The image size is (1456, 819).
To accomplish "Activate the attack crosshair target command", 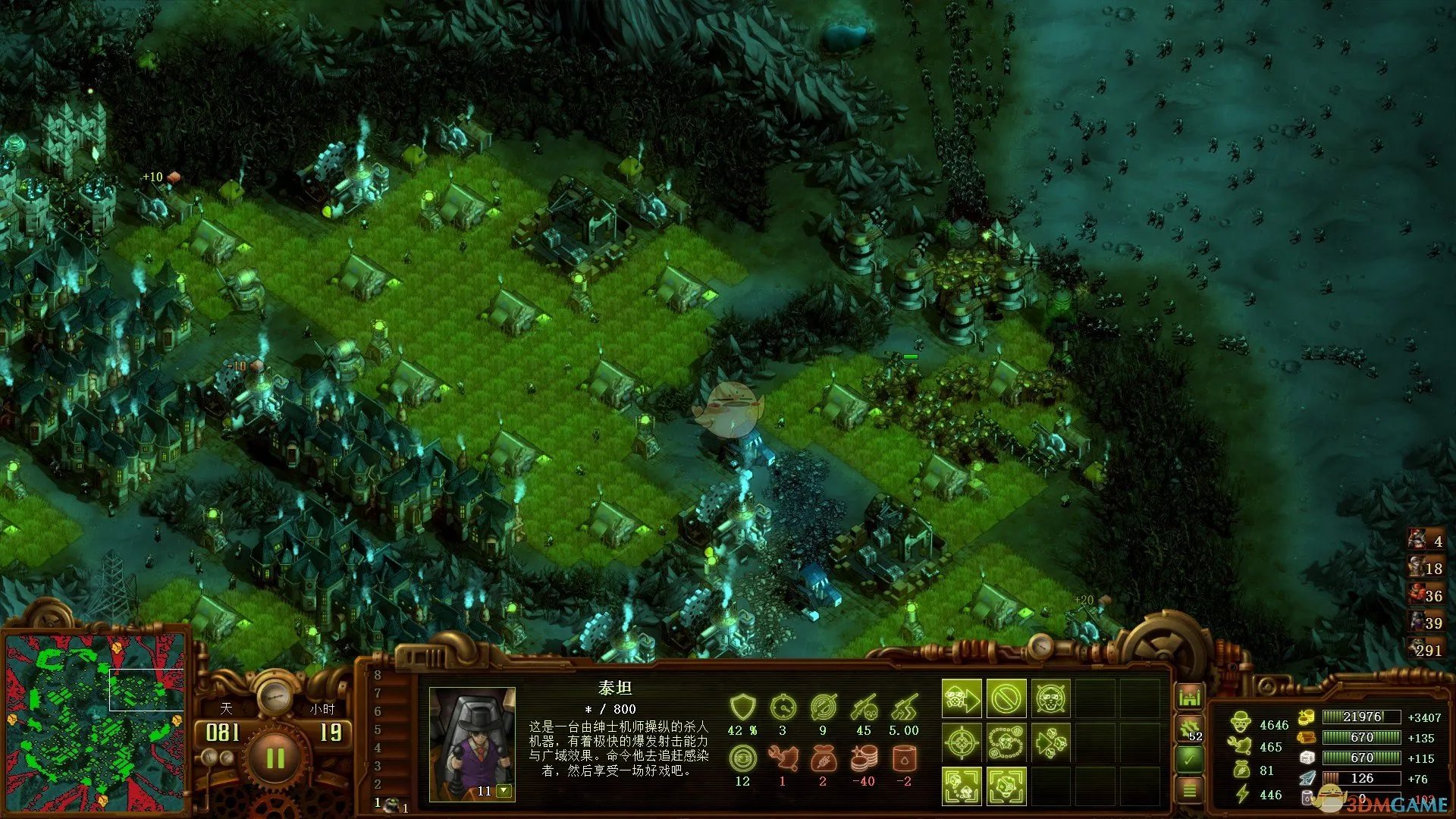I will pyautogui.click(x=962, y=742).
